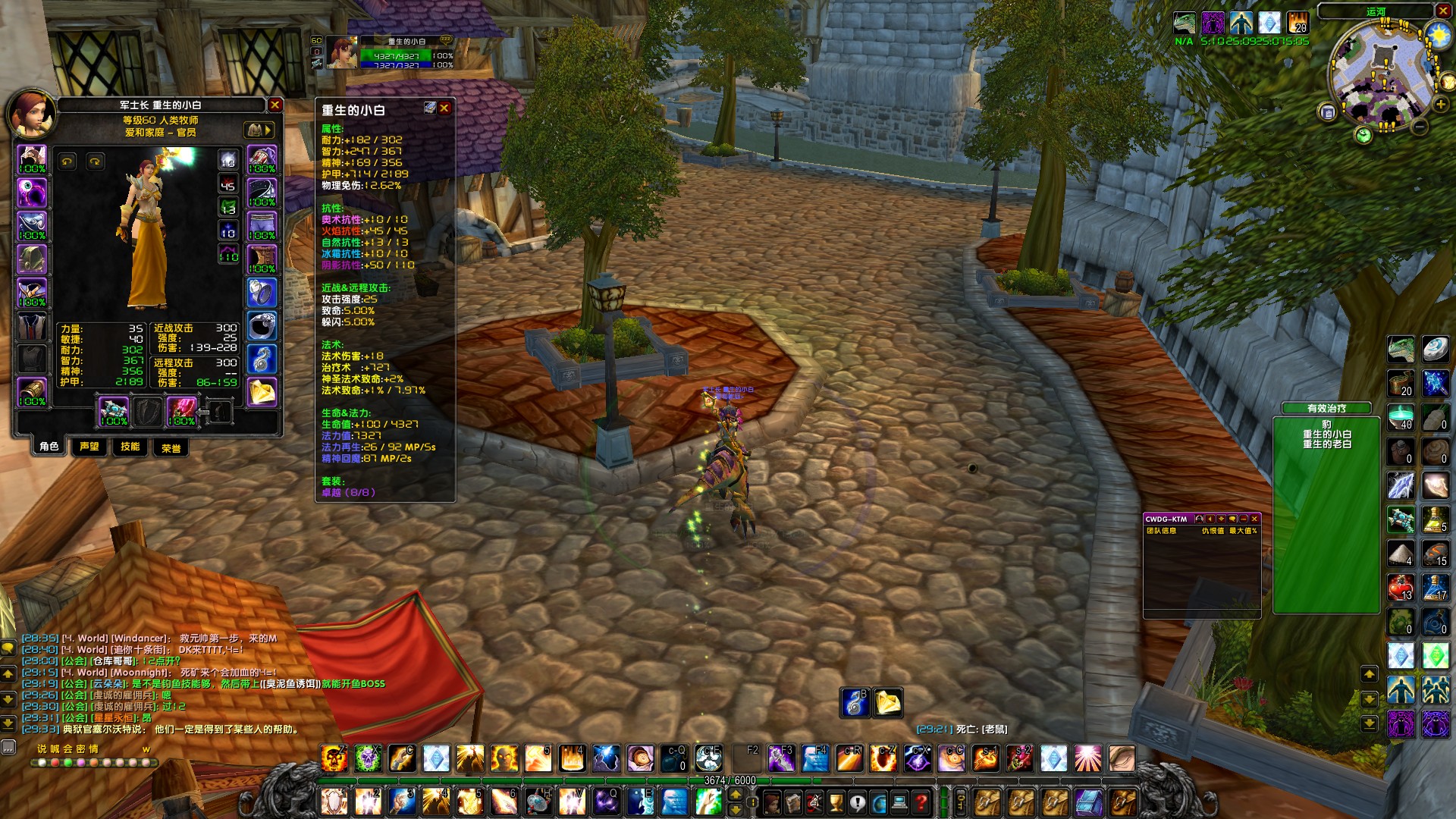
Task: Enable the 喊 yell channel toggle
Action: point(55,748)
